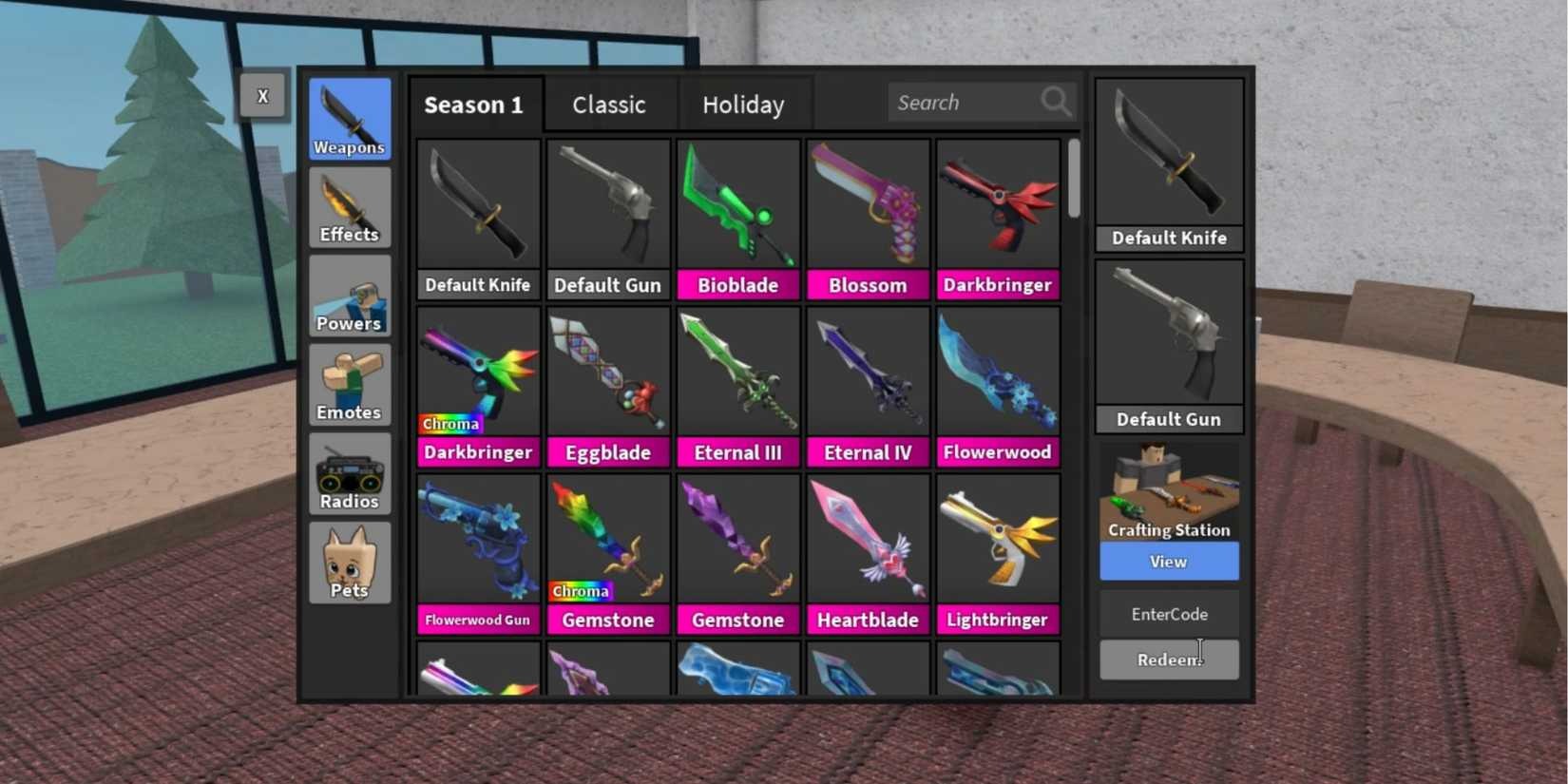The height and width of the screenshot is (784, 1568).
Task: Redeem the entered code
Action: click(1169, 660)
